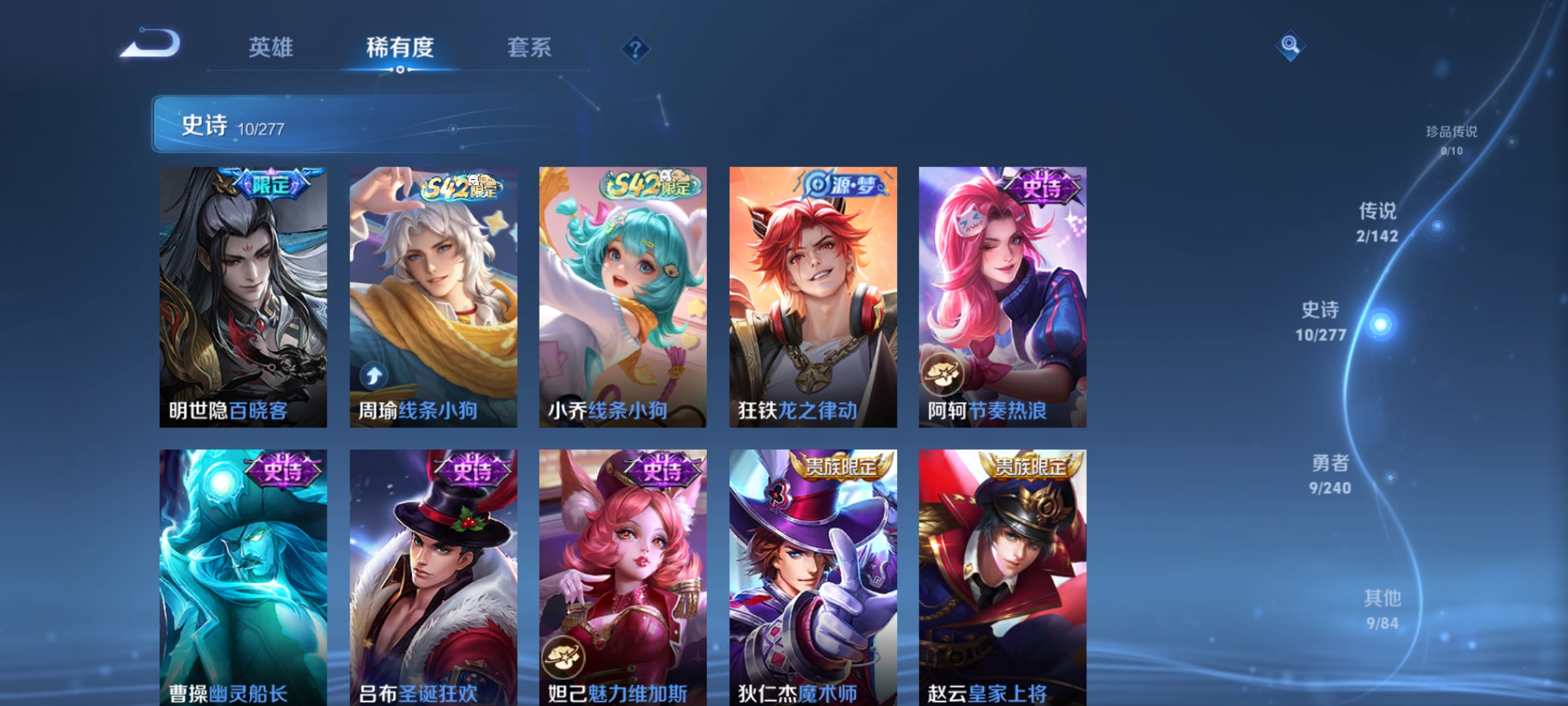Open the 曹操幽灵船长 skin thumbnail

pos(242,575)
